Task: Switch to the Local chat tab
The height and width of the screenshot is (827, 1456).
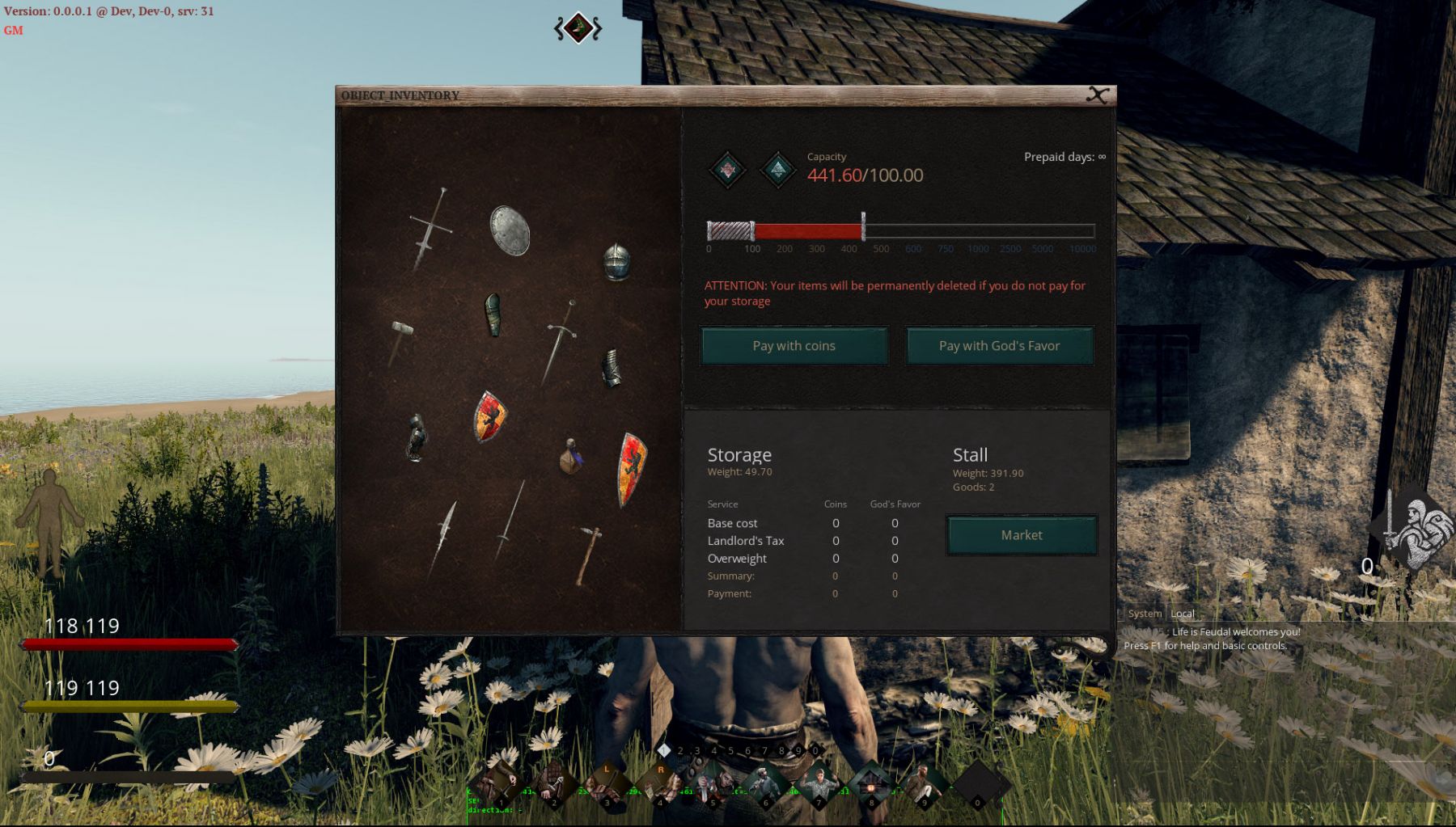Action: [1183, 614]
